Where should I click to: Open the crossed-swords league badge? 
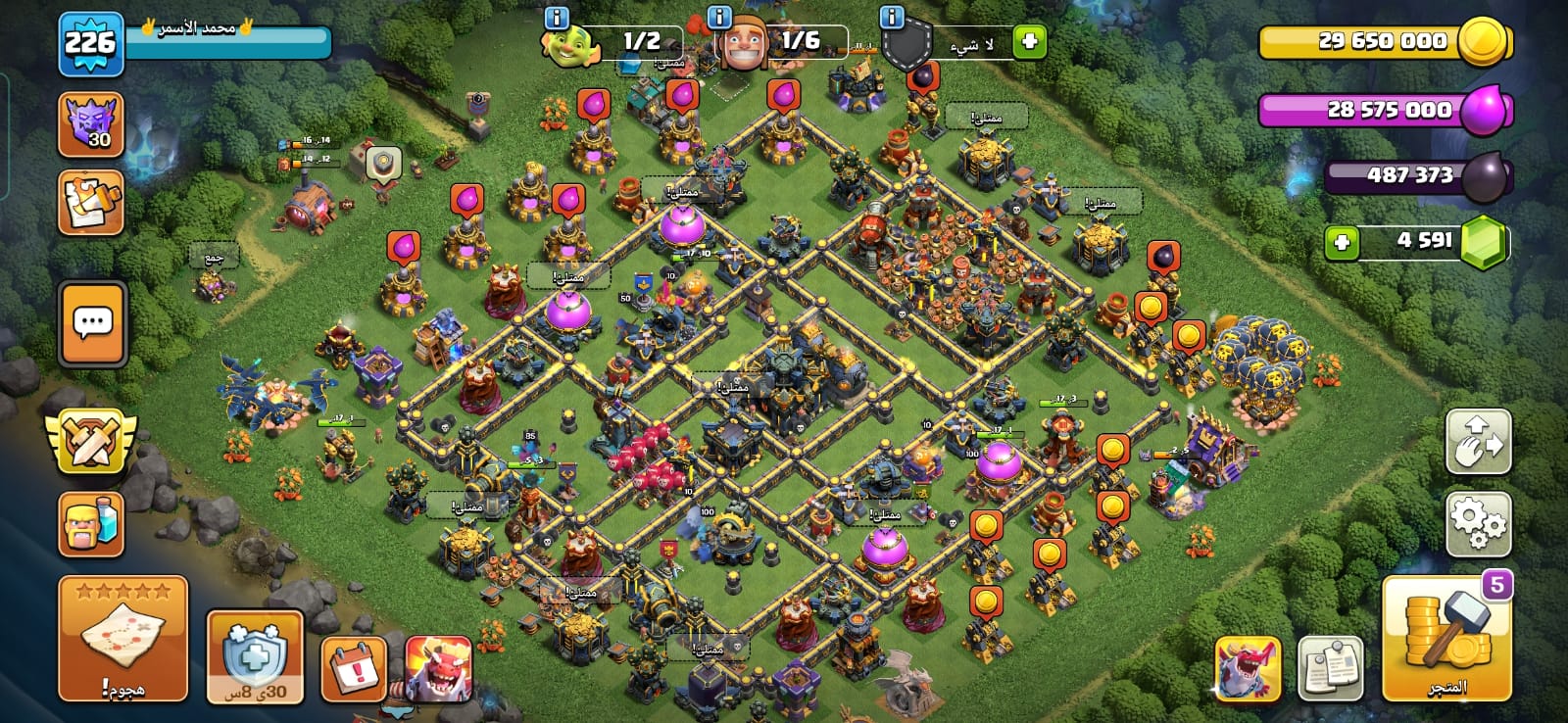click(91, 440)
